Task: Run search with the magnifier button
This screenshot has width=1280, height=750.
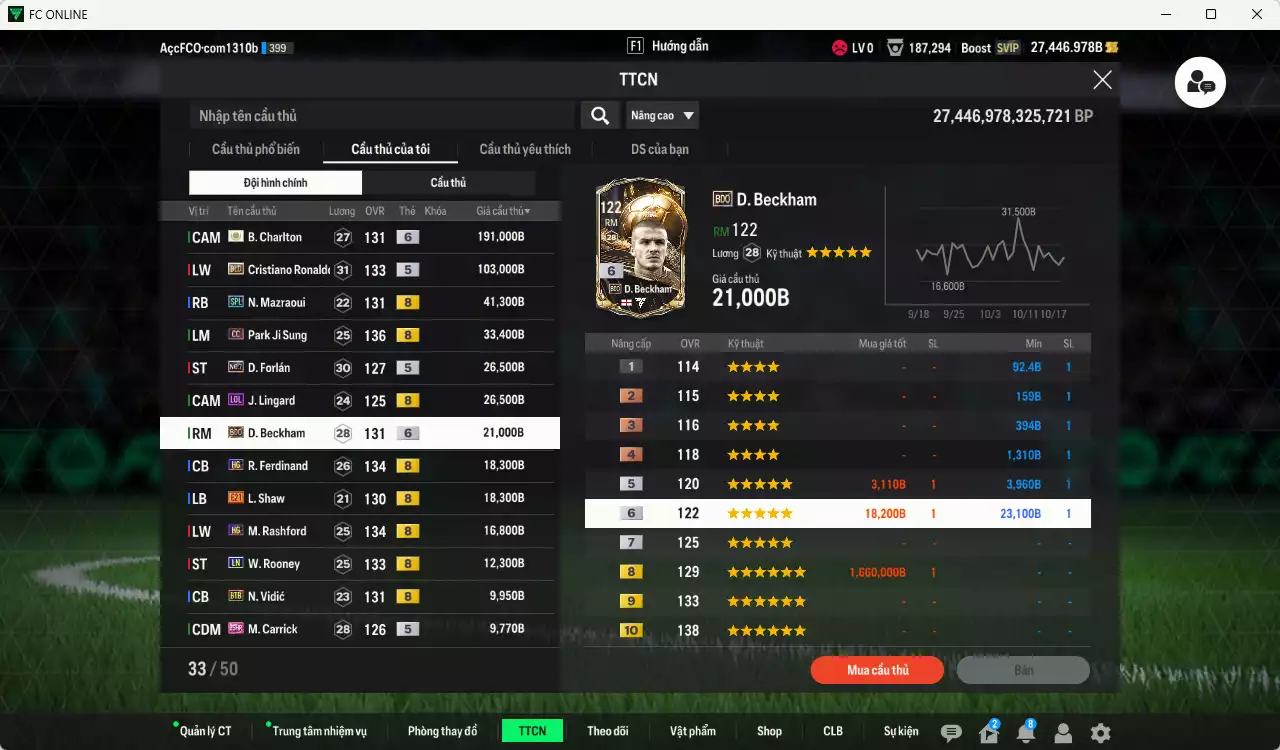Action: tap(599, 116)
